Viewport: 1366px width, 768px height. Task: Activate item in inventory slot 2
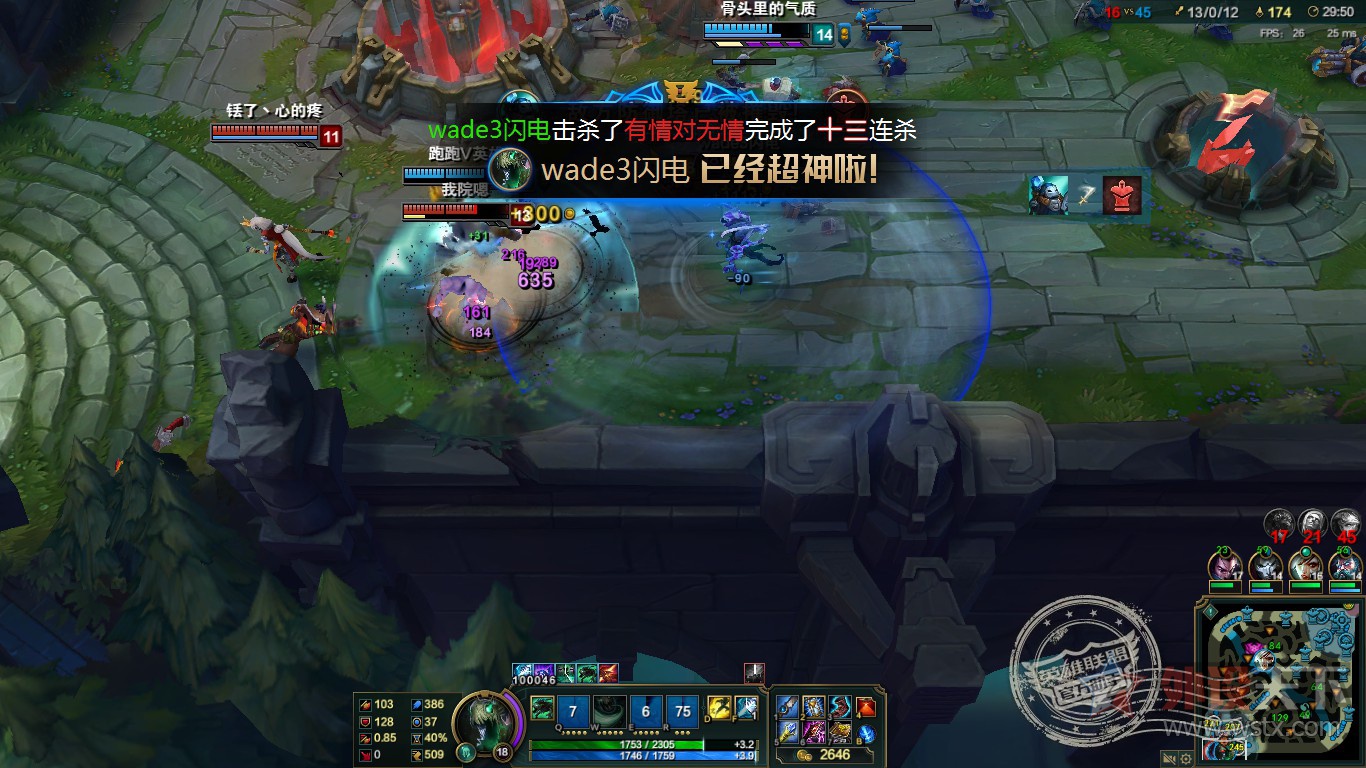(813, 707)
